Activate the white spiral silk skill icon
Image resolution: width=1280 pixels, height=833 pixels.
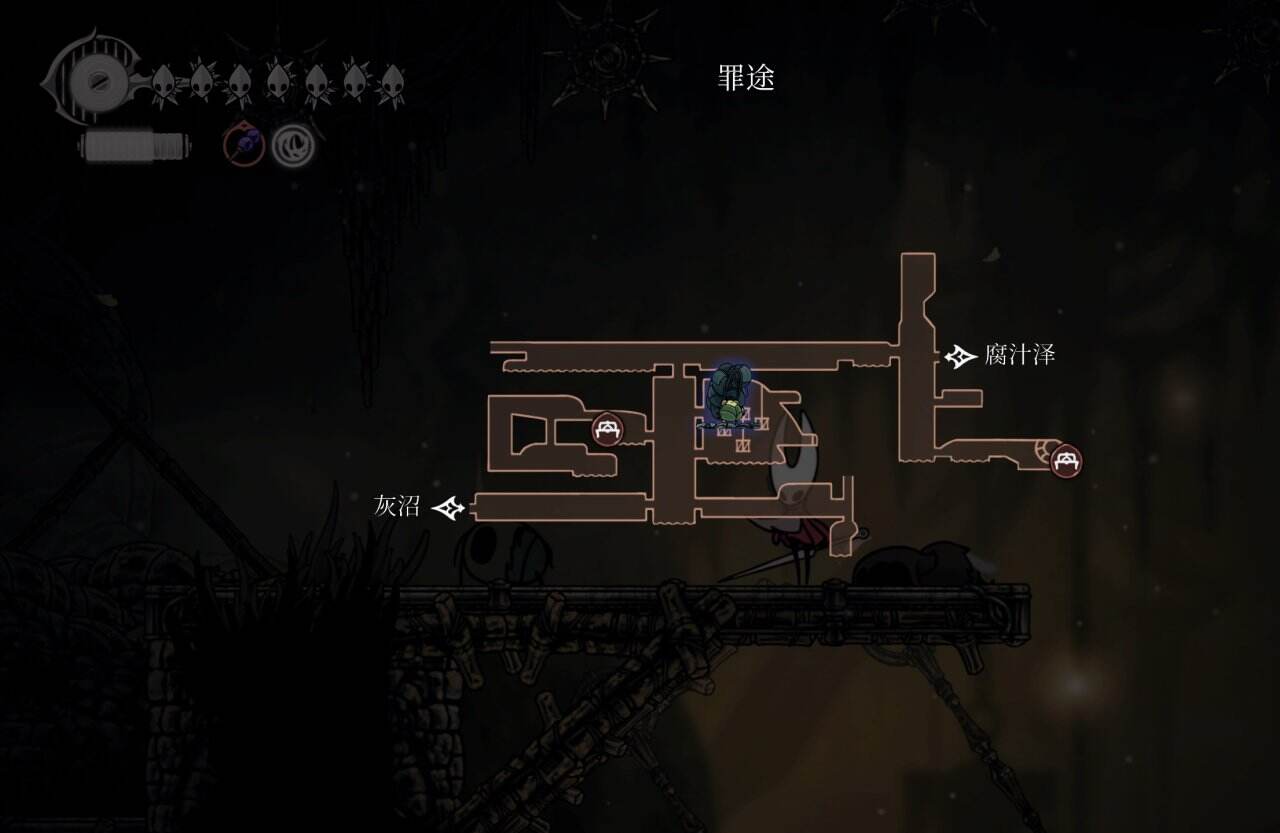(295, 144)
